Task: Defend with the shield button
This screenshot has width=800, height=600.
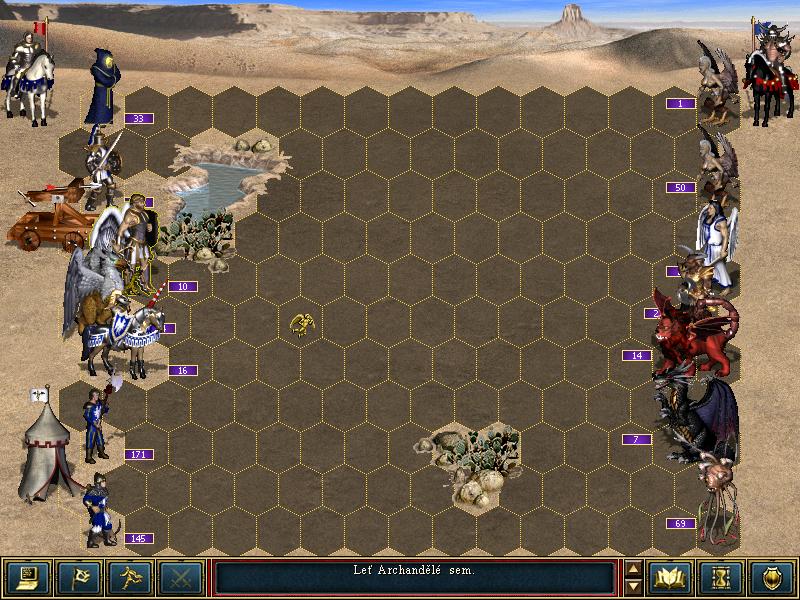Action: pyautogui.click(x=774, y=577)
